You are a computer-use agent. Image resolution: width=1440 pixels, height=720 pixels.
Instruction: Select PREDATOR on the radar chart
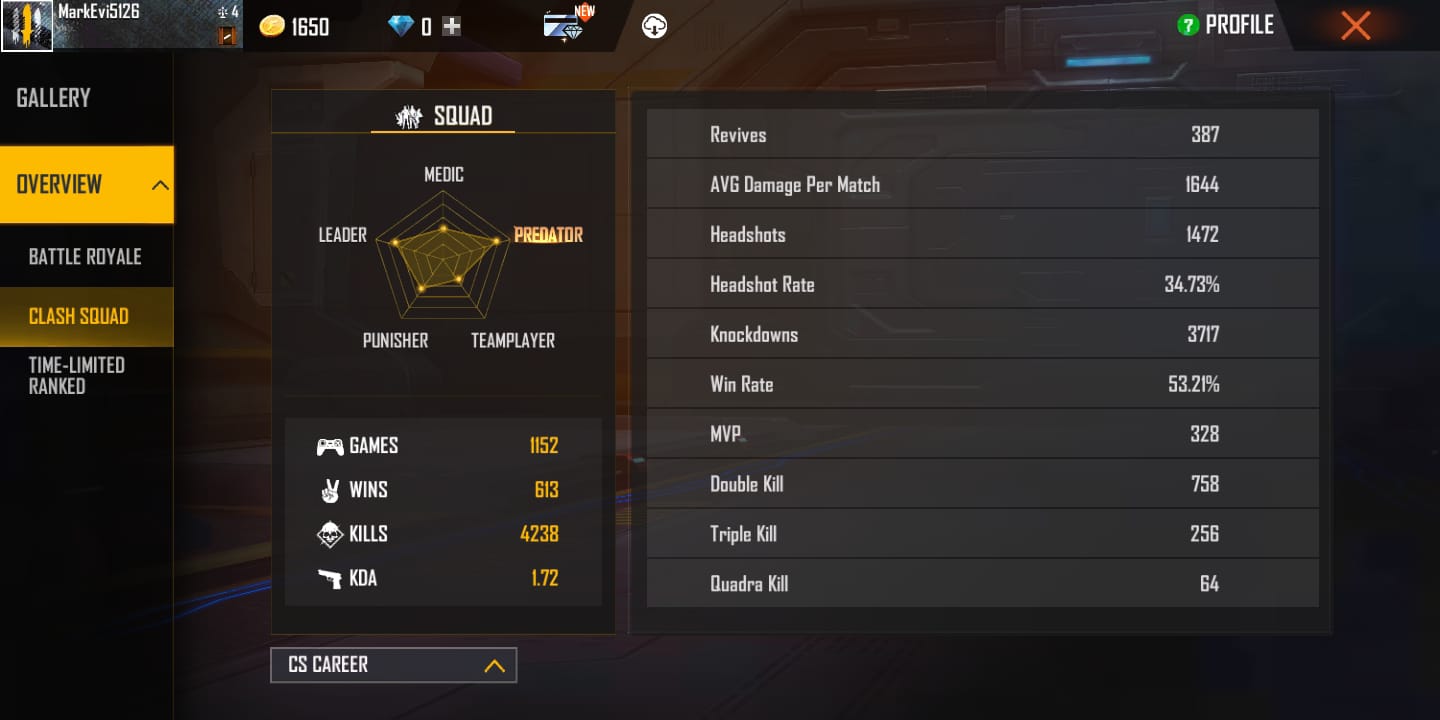[547, 234]
